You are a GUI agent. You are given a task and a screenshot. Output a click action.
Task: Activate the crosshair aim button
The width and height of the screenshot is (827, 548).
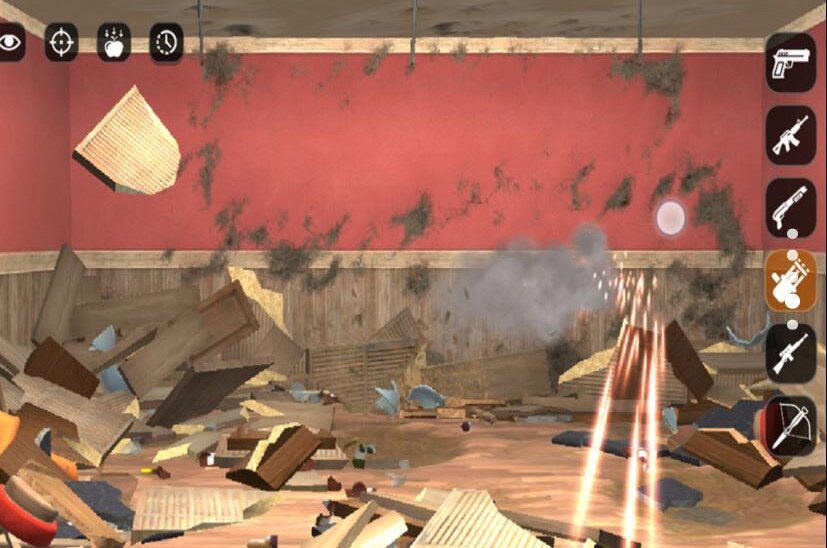(x=61, y=42)
